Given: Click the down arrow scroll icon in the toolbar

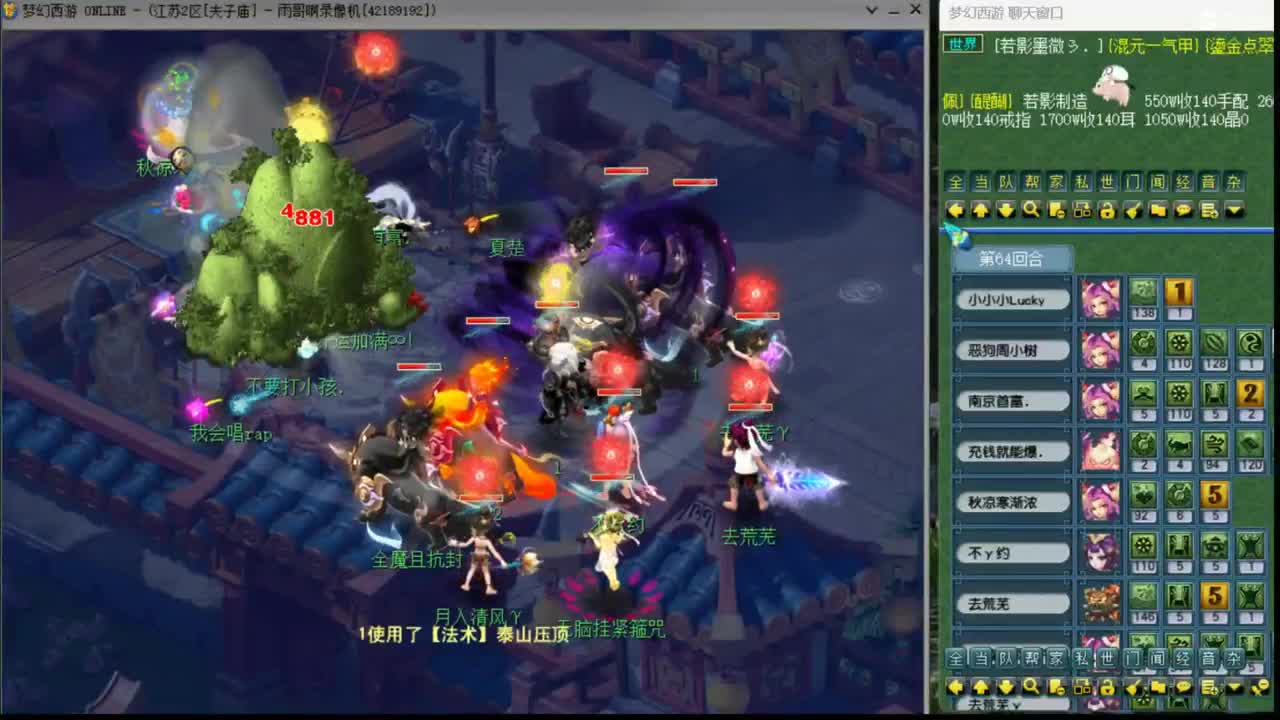Looking at the screenshot, I should 1004,210.
